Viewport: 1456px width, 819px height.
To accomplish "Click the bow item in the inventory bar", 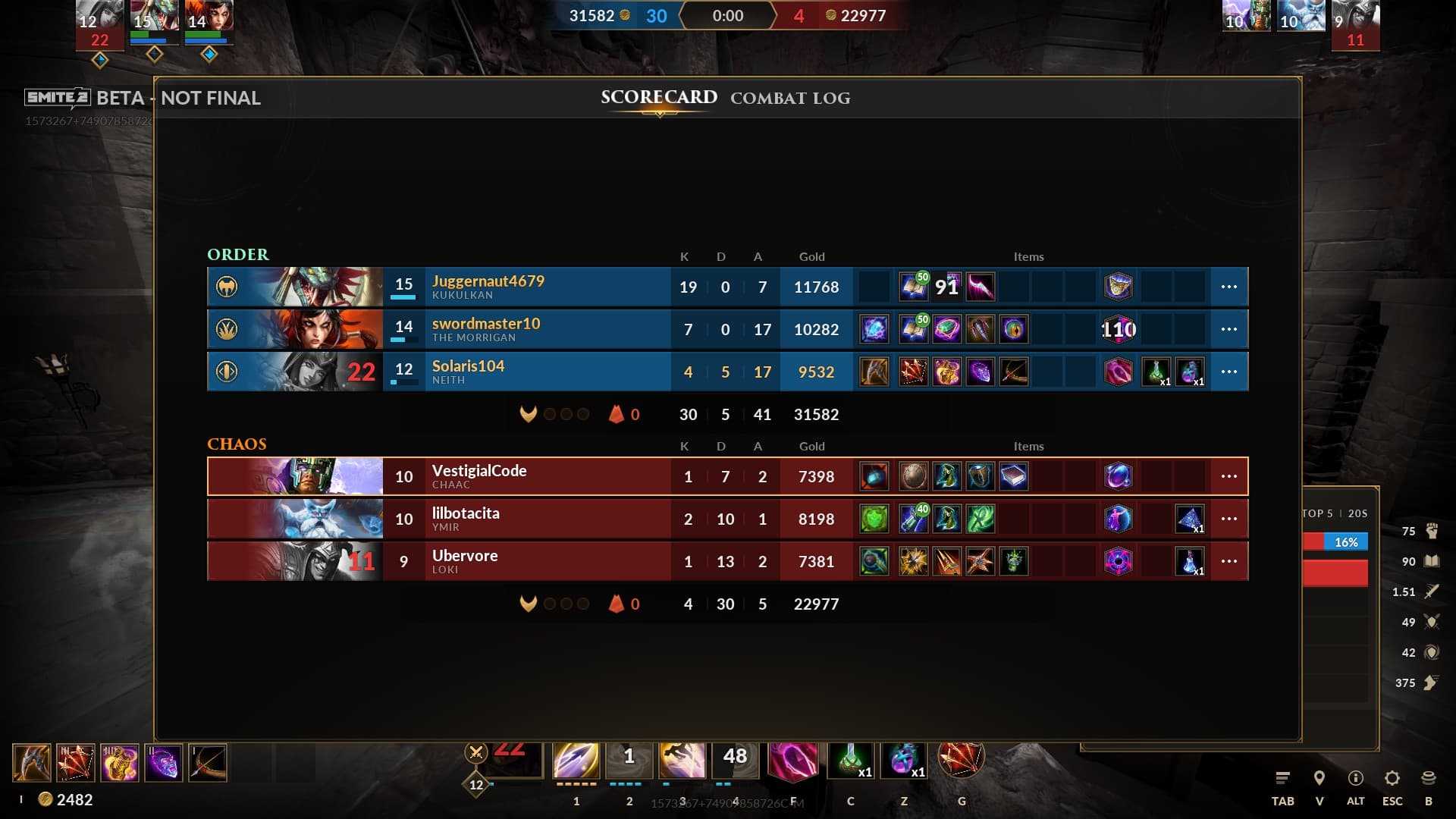I will point(207,763).
